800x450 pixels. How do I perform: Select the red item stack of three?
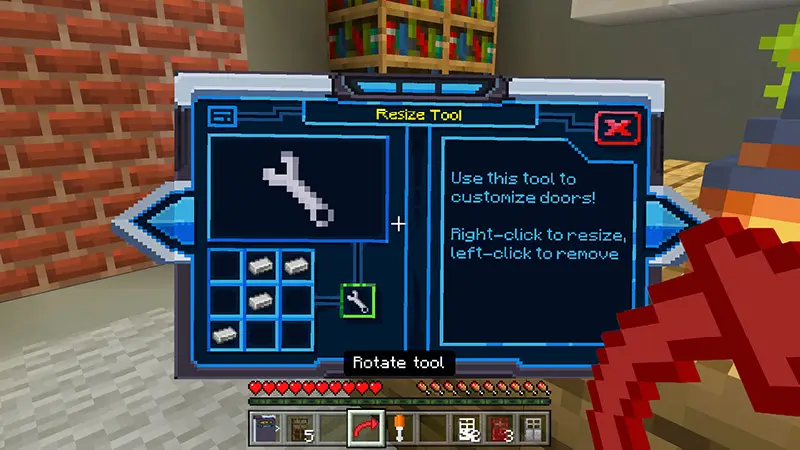coord(498,428)
